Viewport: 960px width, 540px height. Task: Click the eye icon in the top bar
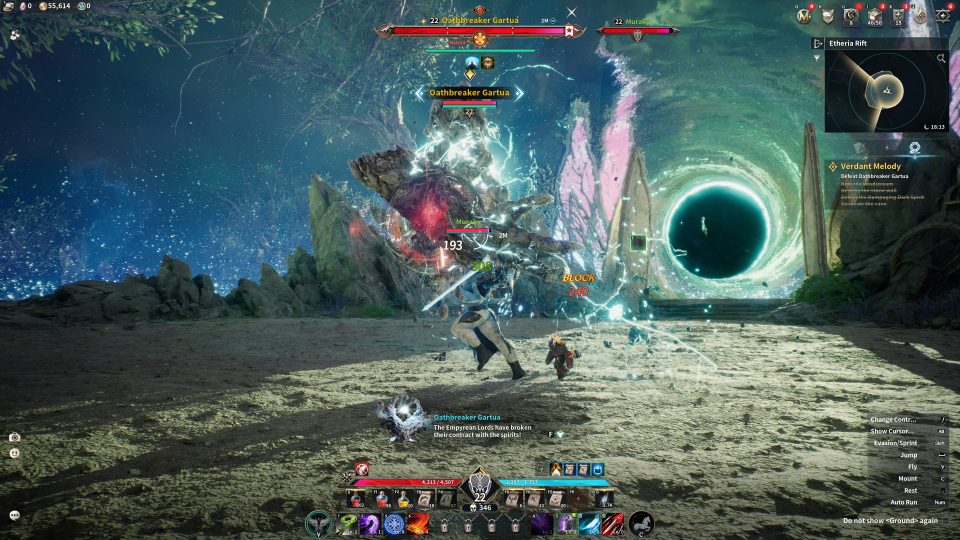coord(943,15)
